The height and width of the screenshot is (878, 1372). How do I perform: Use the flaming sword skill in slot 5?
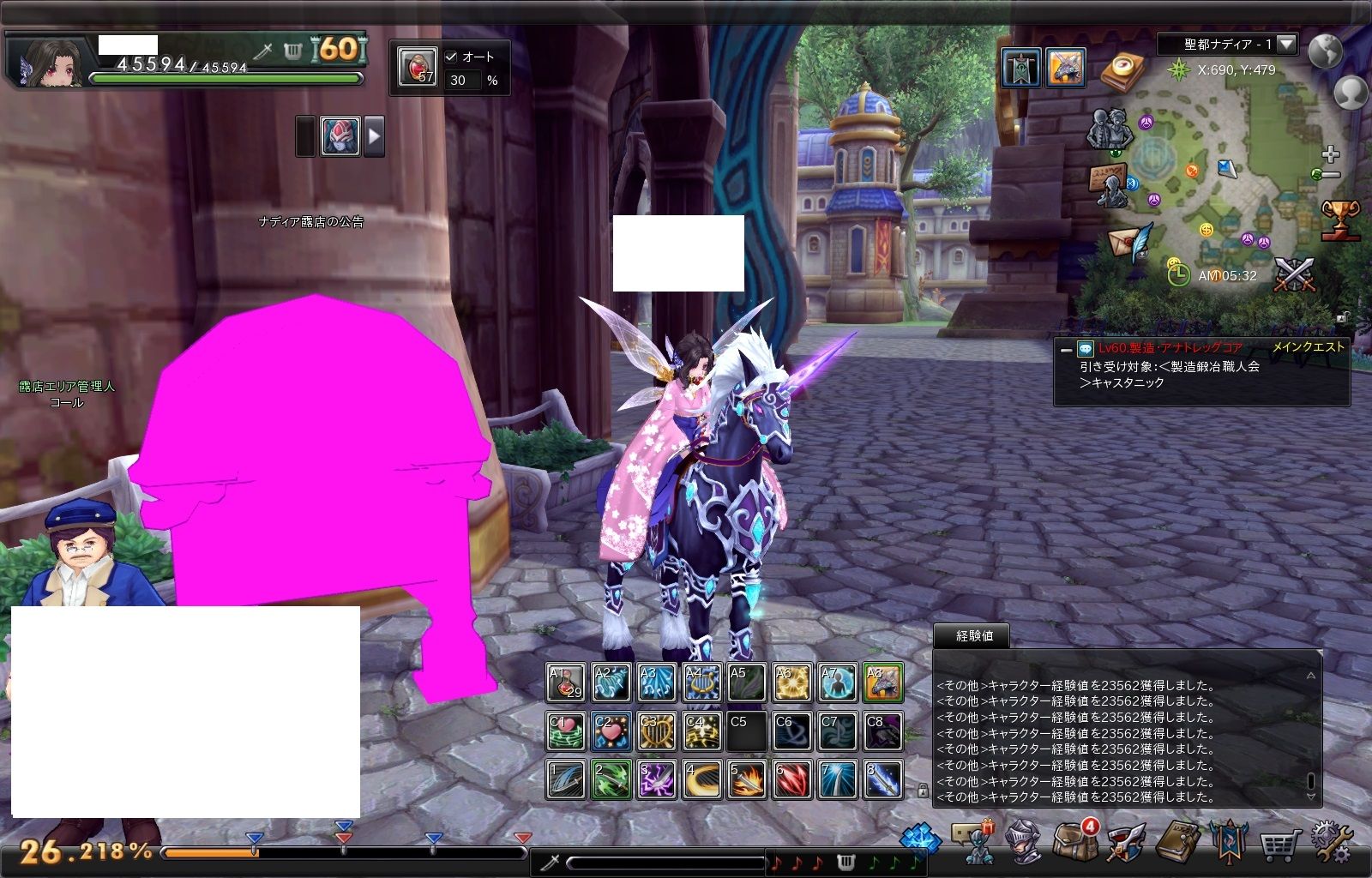pos(747,779)
